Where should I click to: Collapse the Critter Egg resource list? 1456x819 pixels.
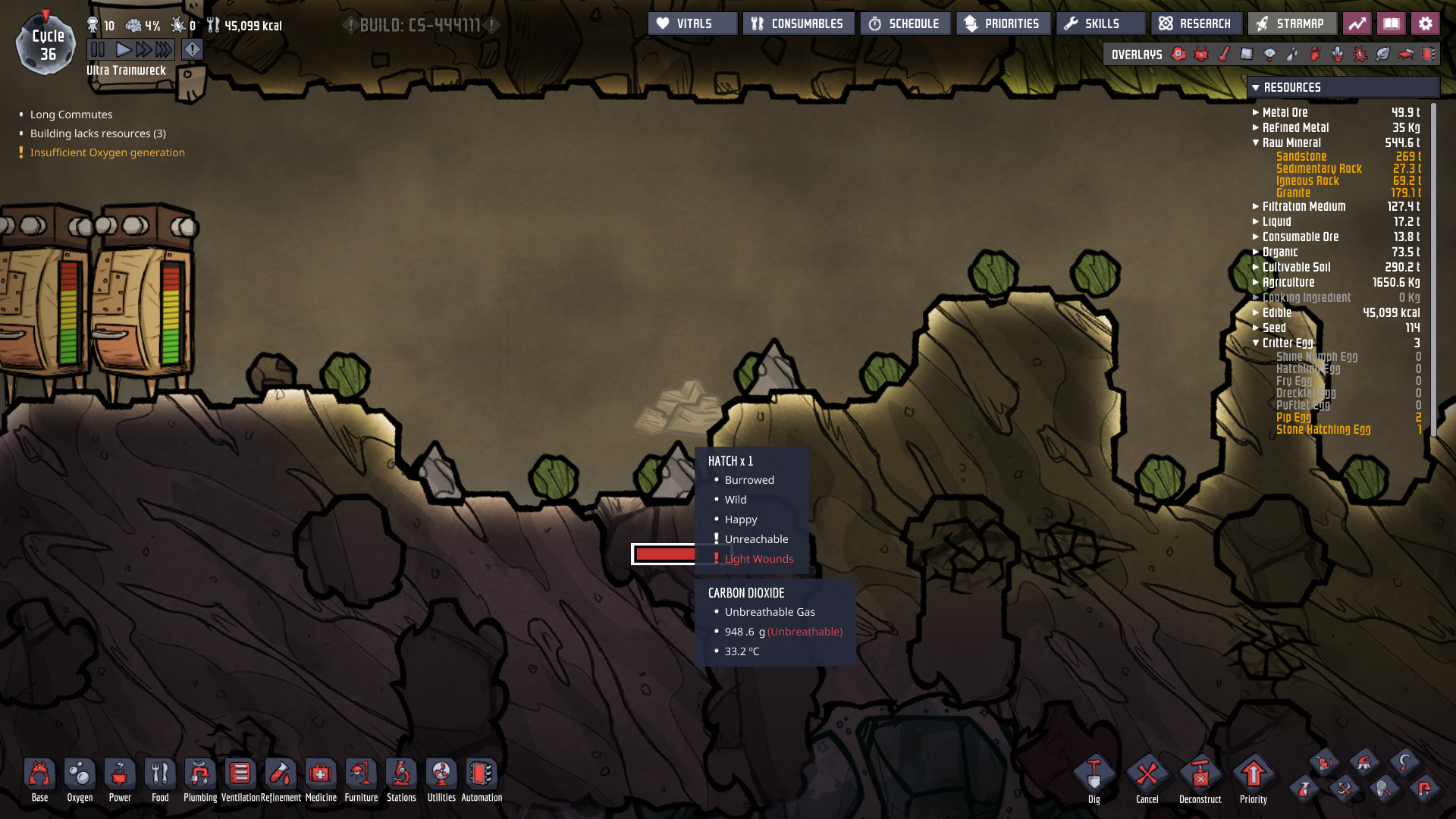[1256, 343]
